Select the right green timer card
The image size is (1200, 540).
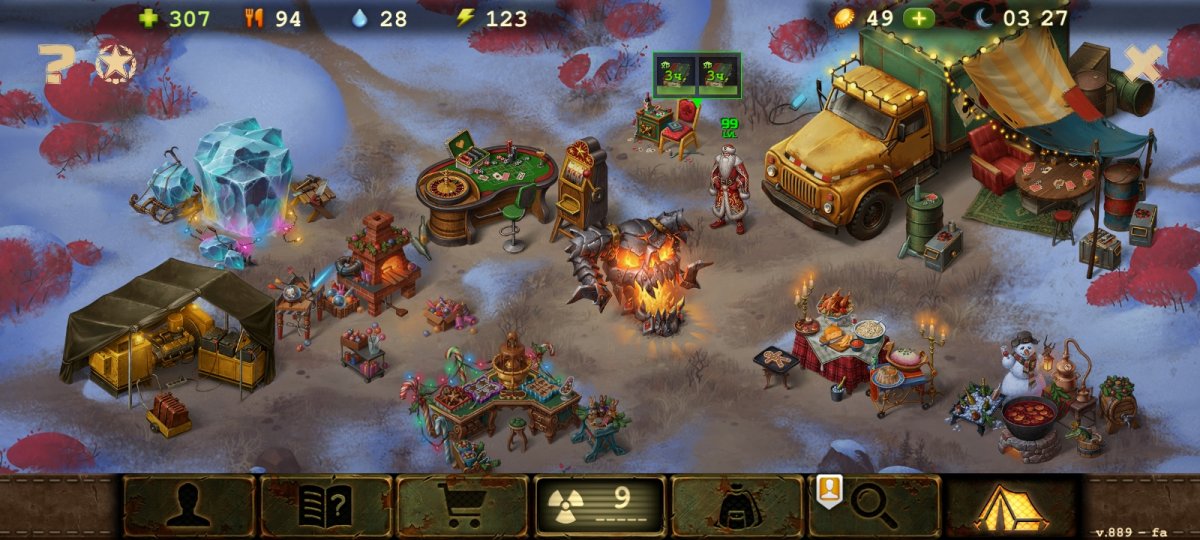(718, 74)
